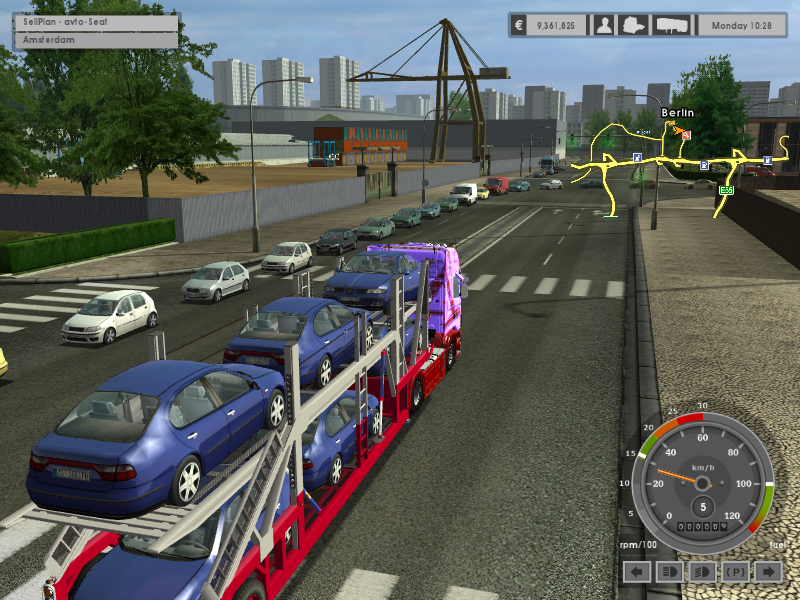Image resolution: width=800 pixels, height=600 pixels.
Task: Engage the parking brake (P) button
Action: pos(735,571)
